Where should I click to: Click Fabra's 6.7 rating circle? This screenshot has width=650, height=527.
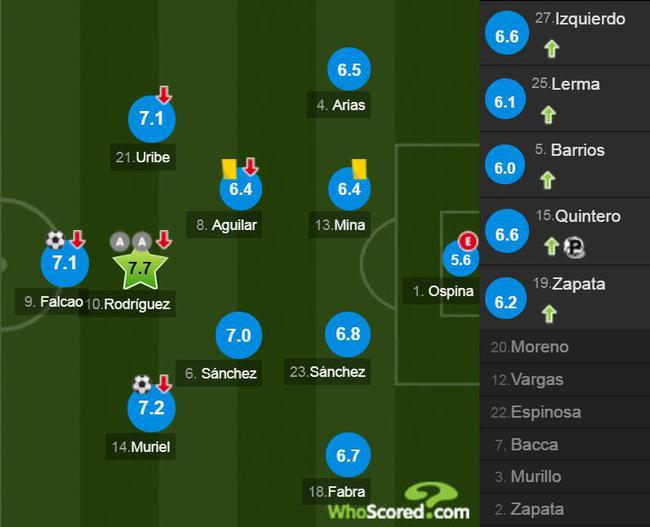(348, 456)
